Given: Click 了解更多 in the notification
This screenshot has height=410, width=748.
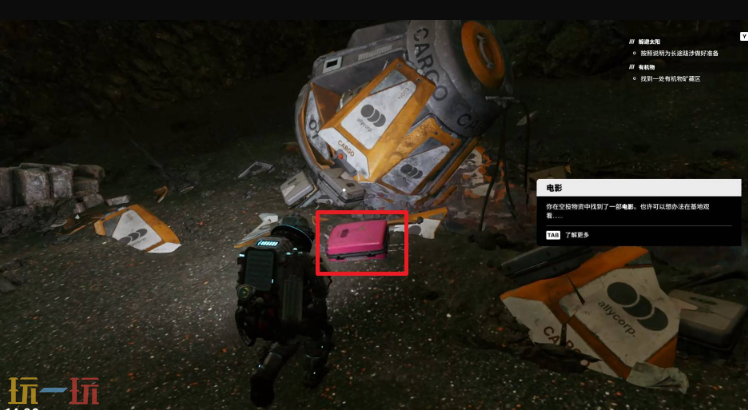Looking at the screenshot, I should (577, 235).
